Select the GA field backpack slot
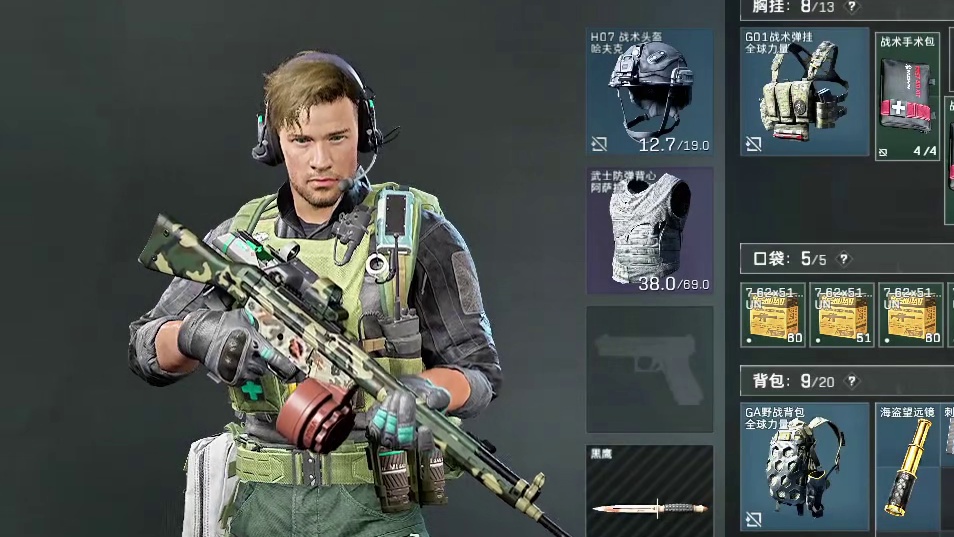954x537 pixels. point(804,466)
